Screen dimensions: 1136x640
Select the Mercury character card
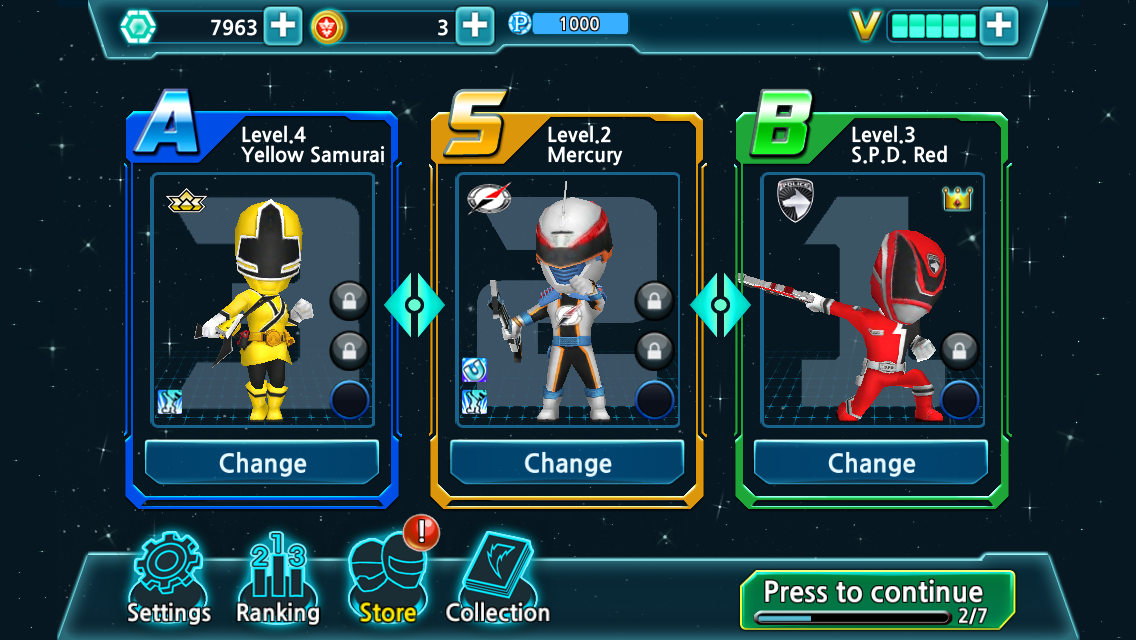[x=567, y=300]
